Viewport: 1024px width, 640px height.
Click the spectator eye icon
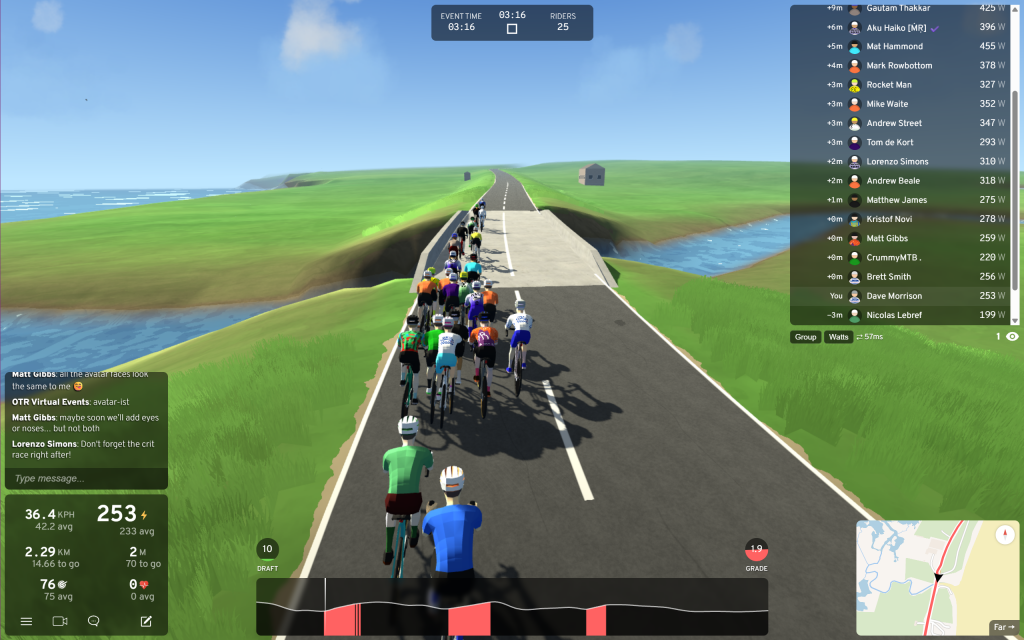pos(1012,337)
